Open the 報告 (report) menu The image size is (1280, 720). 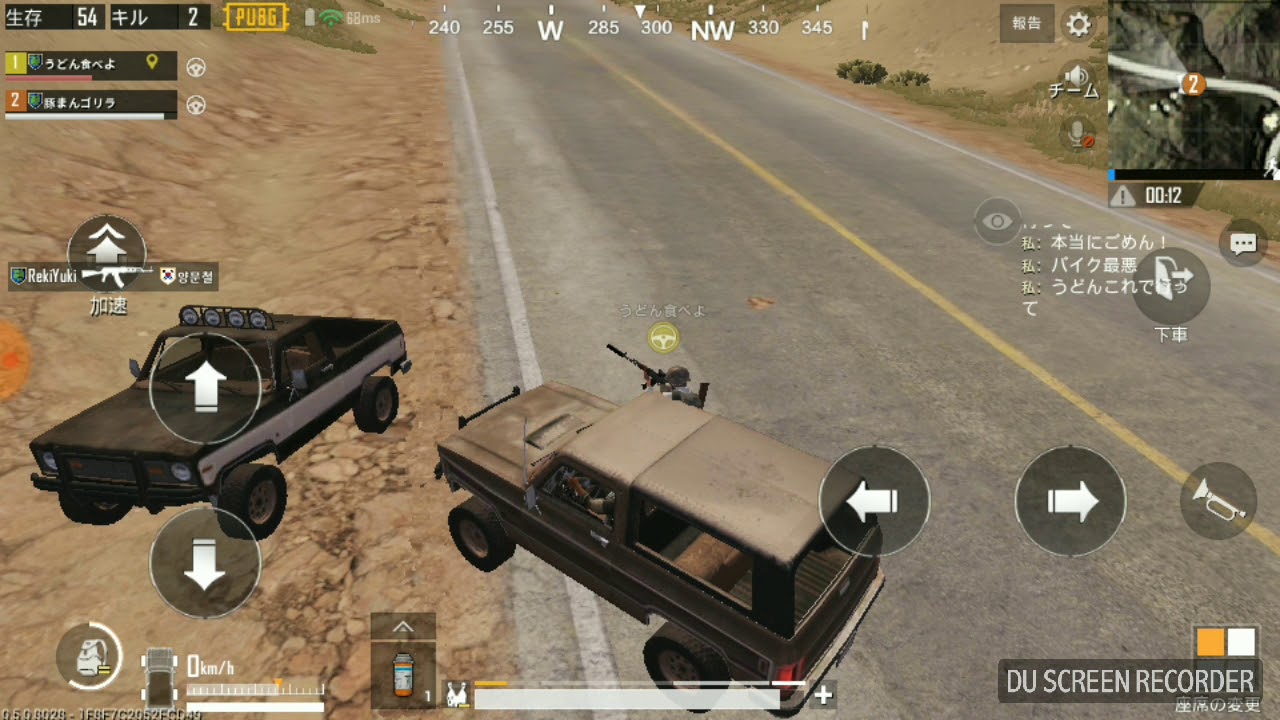[1025, 25]
